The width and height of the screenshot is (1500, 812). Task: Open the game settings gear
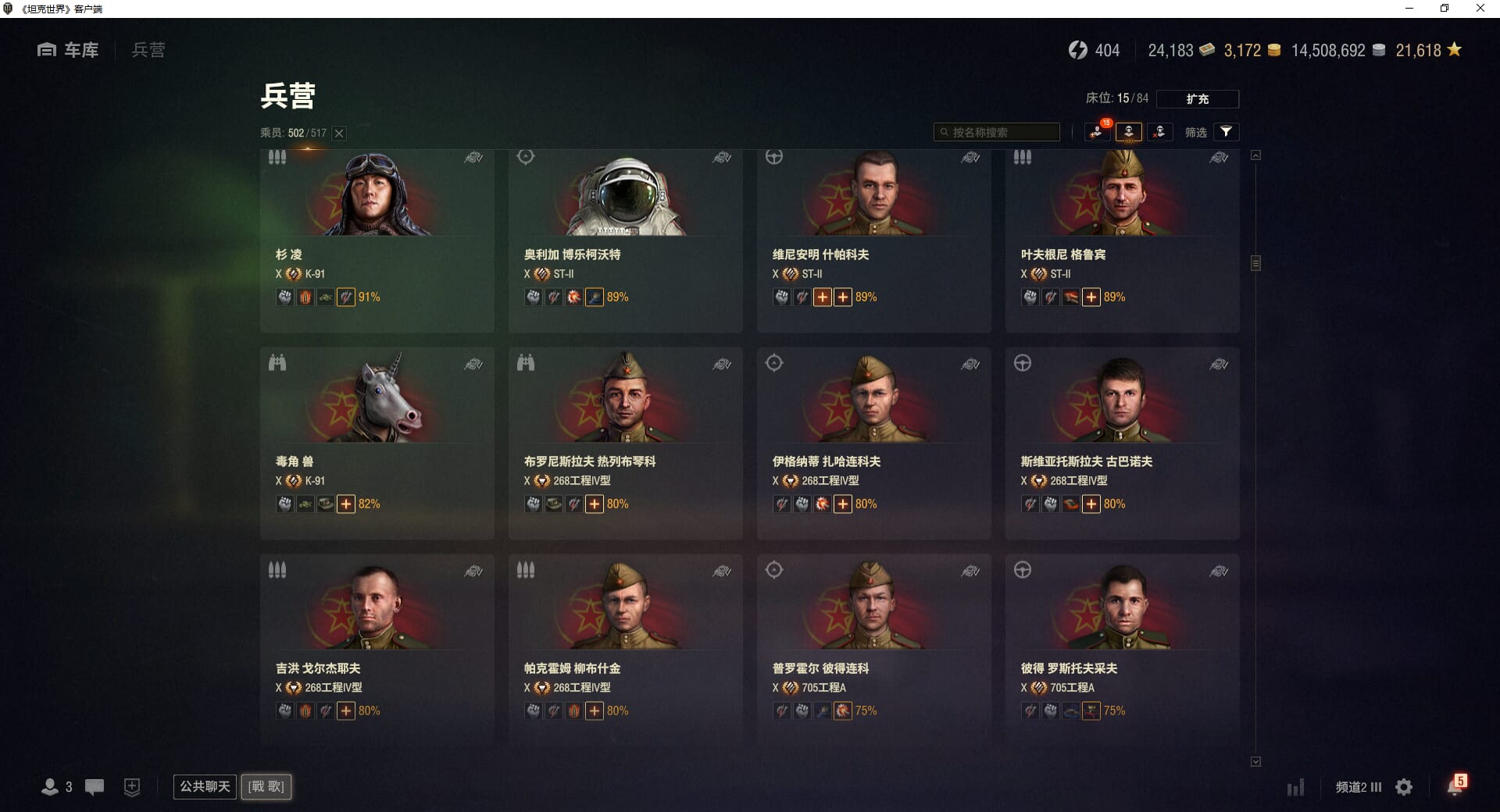[x=1404, y=787]
